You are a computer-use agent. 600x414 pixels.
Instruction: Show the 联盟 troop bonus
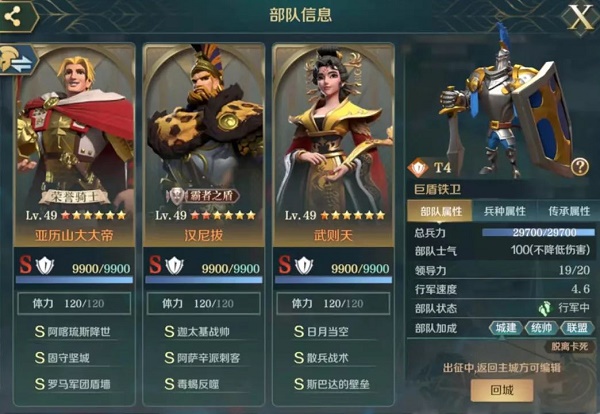click(575, 328)
